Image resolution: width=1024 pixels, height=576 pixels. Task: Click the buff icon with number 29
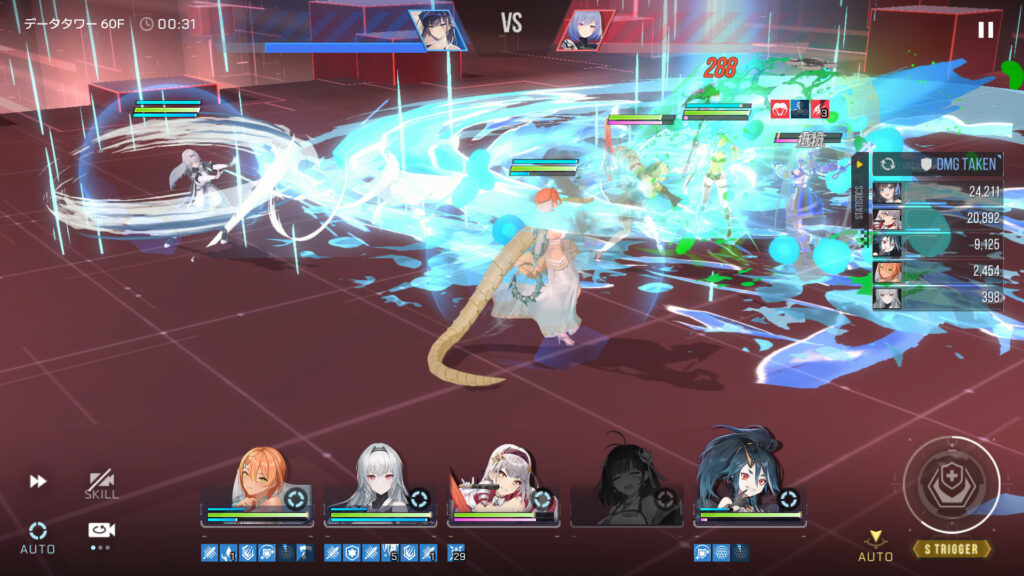pyautogui.click(x=456, y=552)
